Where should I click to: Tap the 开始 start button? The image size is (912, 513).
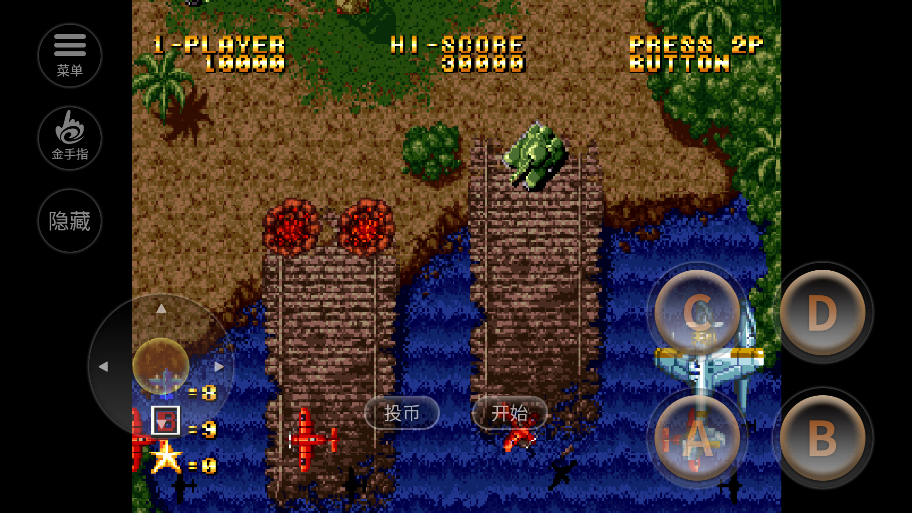pyautogui.click(x=510, y=412)
